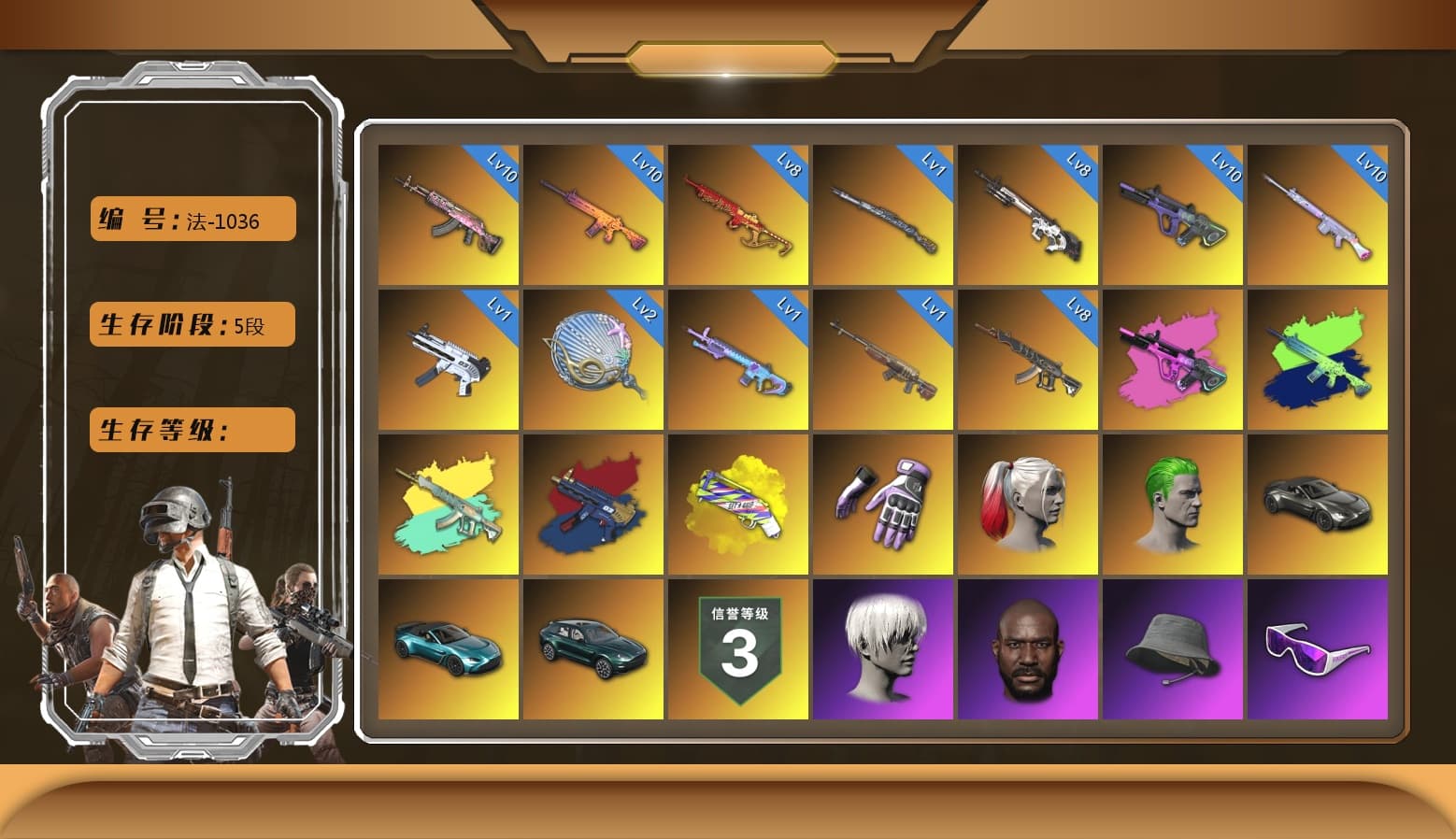This screenshot has width=1456, height=839.
Task: View the teal convertible sports car
Action: (x=447, y=649)
